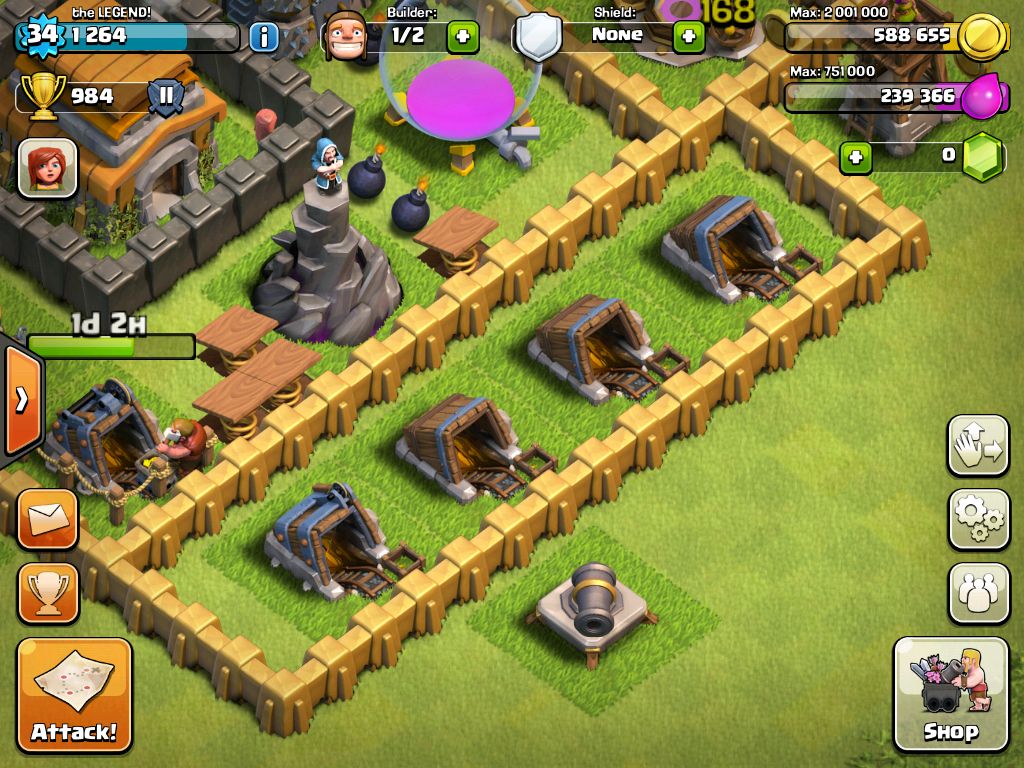Viewport: 1024px width, 768px height.
Task: Buy gems with the green plus
Action: coord(855,157)
